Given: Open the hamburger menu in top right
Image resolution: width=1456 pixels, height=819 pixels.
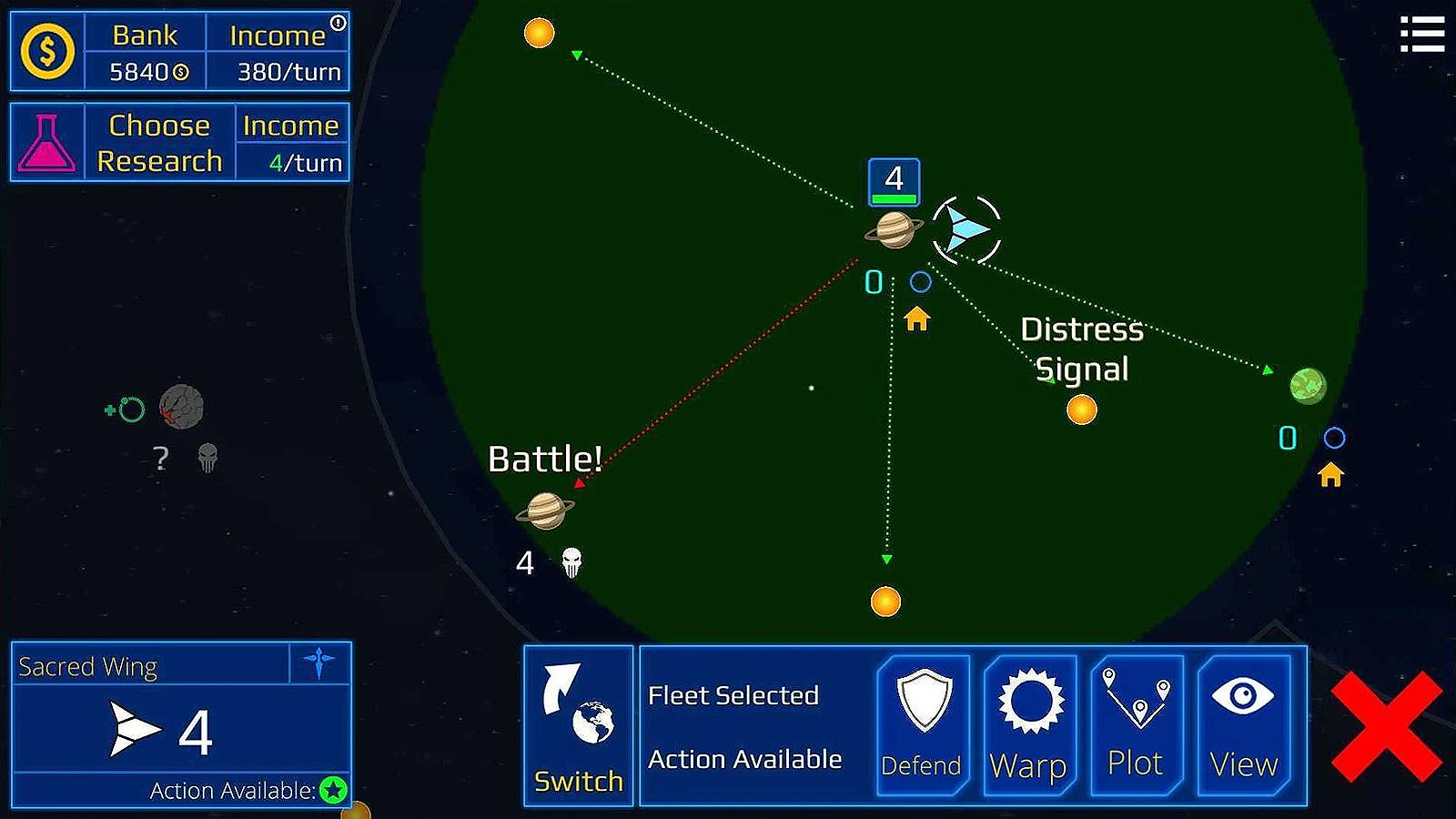Looking at the screenshot, I should [1422, 35].
